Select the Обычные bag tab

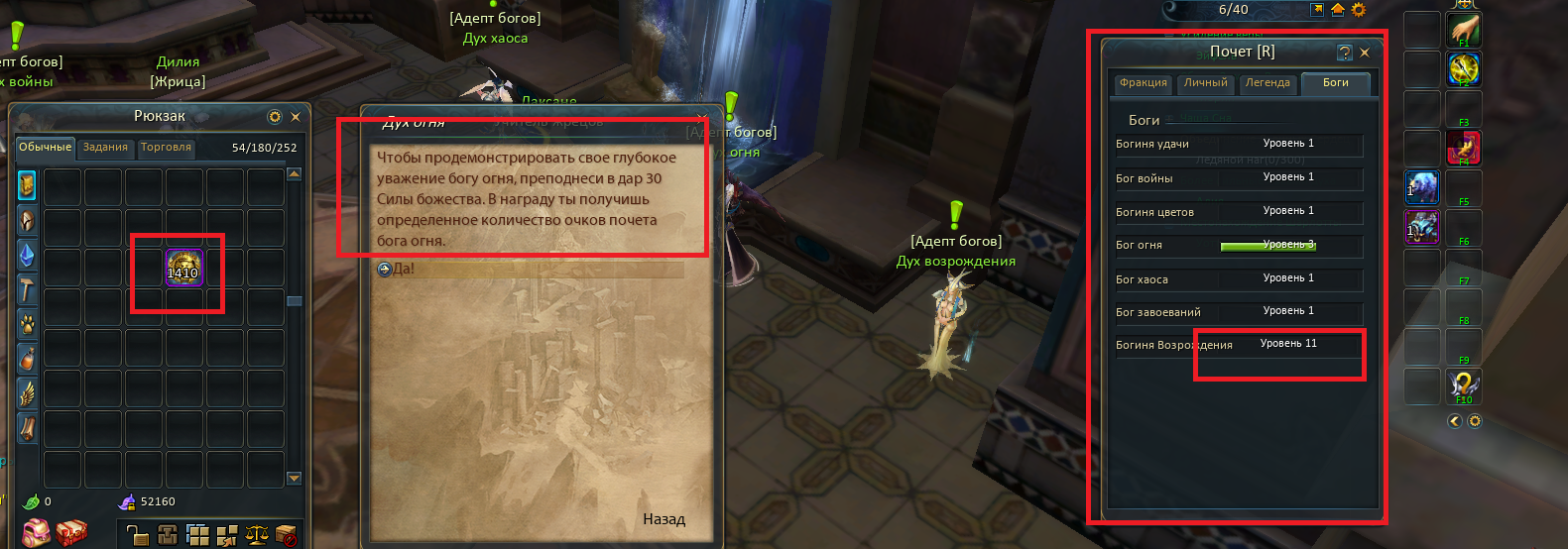tap(46, 148)
